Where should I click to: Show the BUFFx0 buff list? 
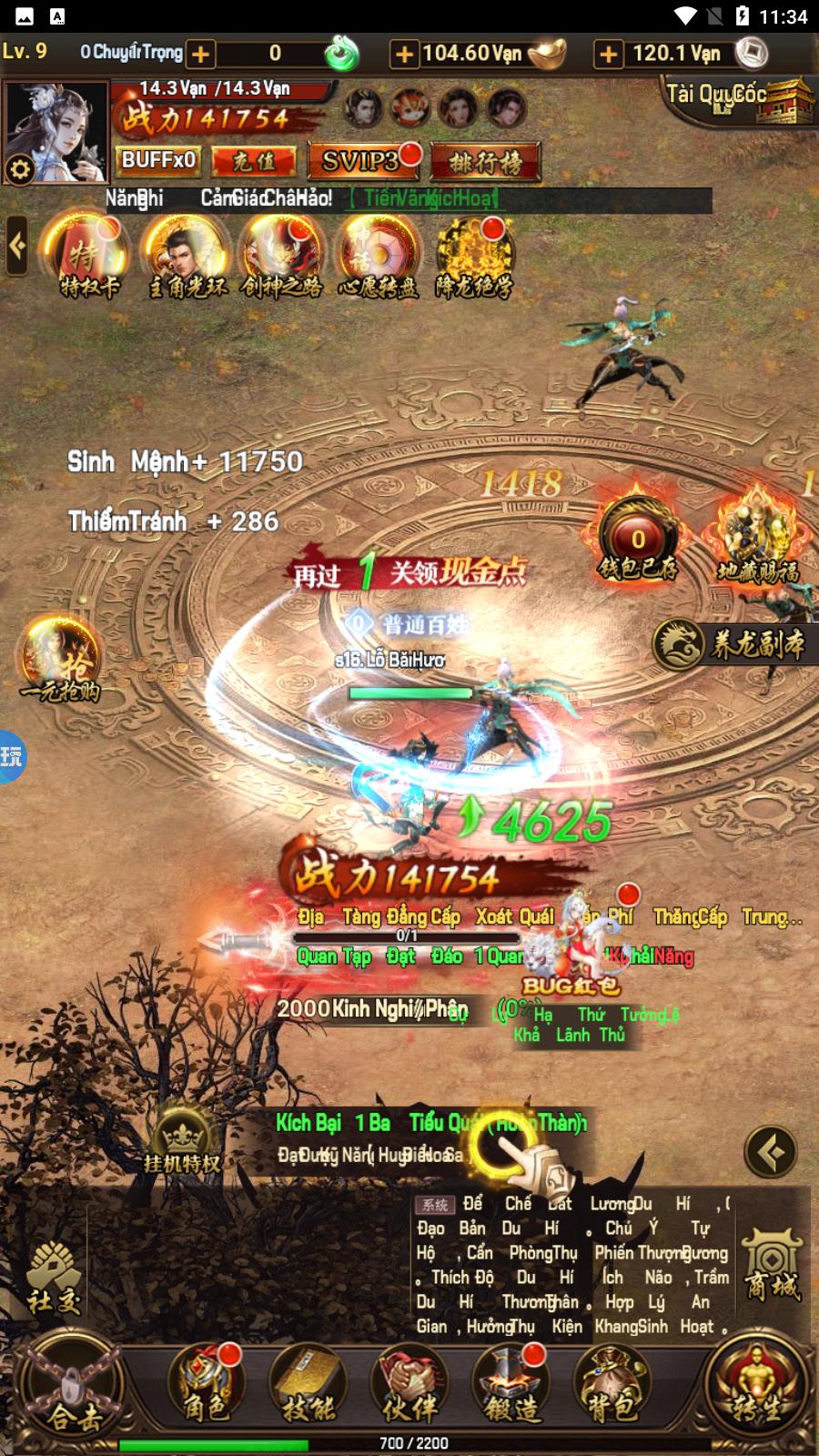coord(159,161)
